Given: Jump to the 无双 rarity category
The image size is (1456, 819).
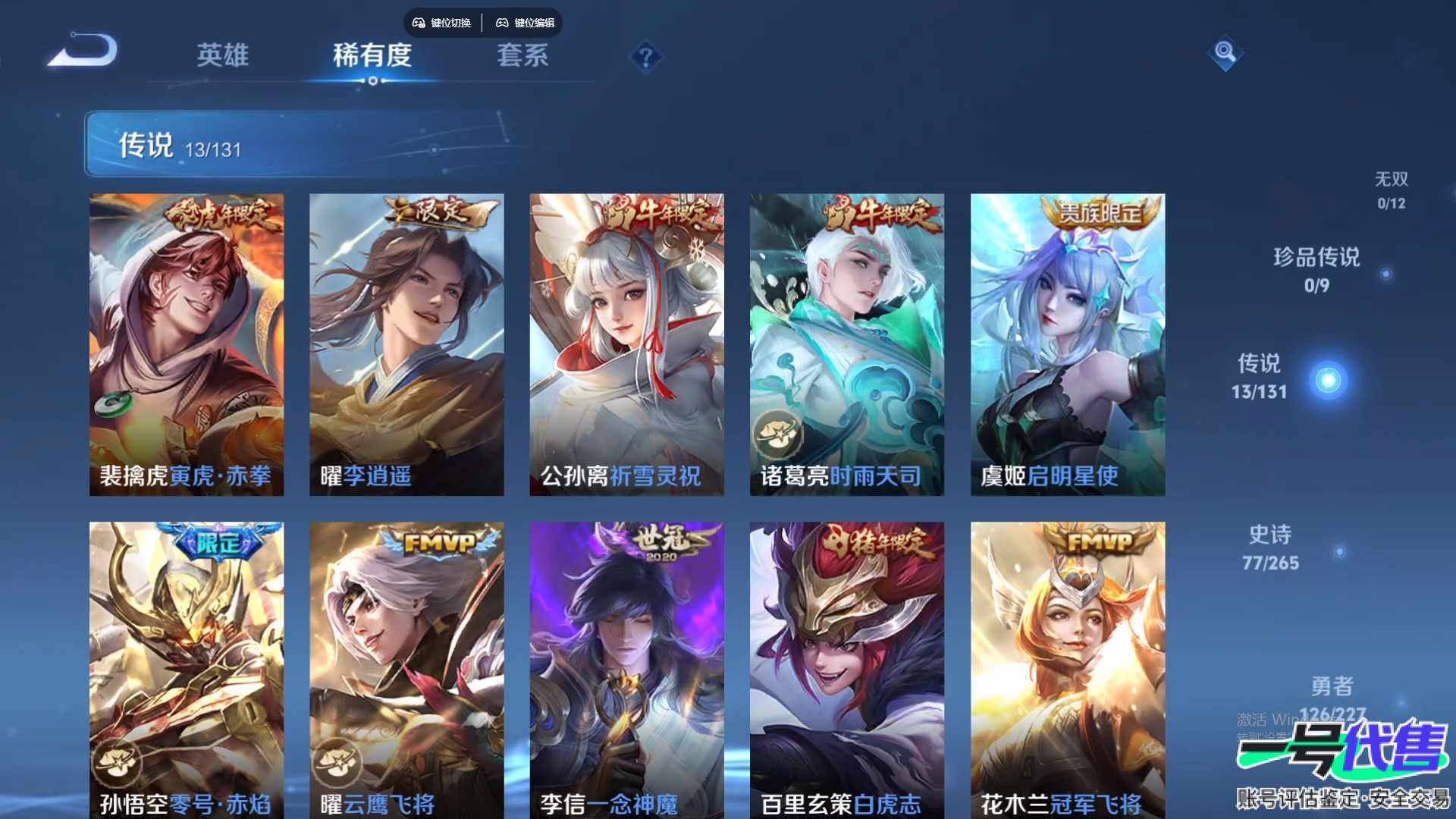Looking at the screenshot, I should point(1391,190).
